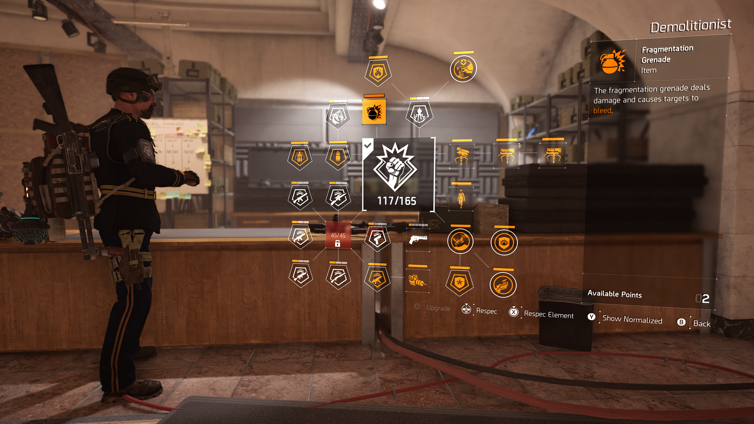
Task: Select the white revolver sidearm node
Action: 418,239
